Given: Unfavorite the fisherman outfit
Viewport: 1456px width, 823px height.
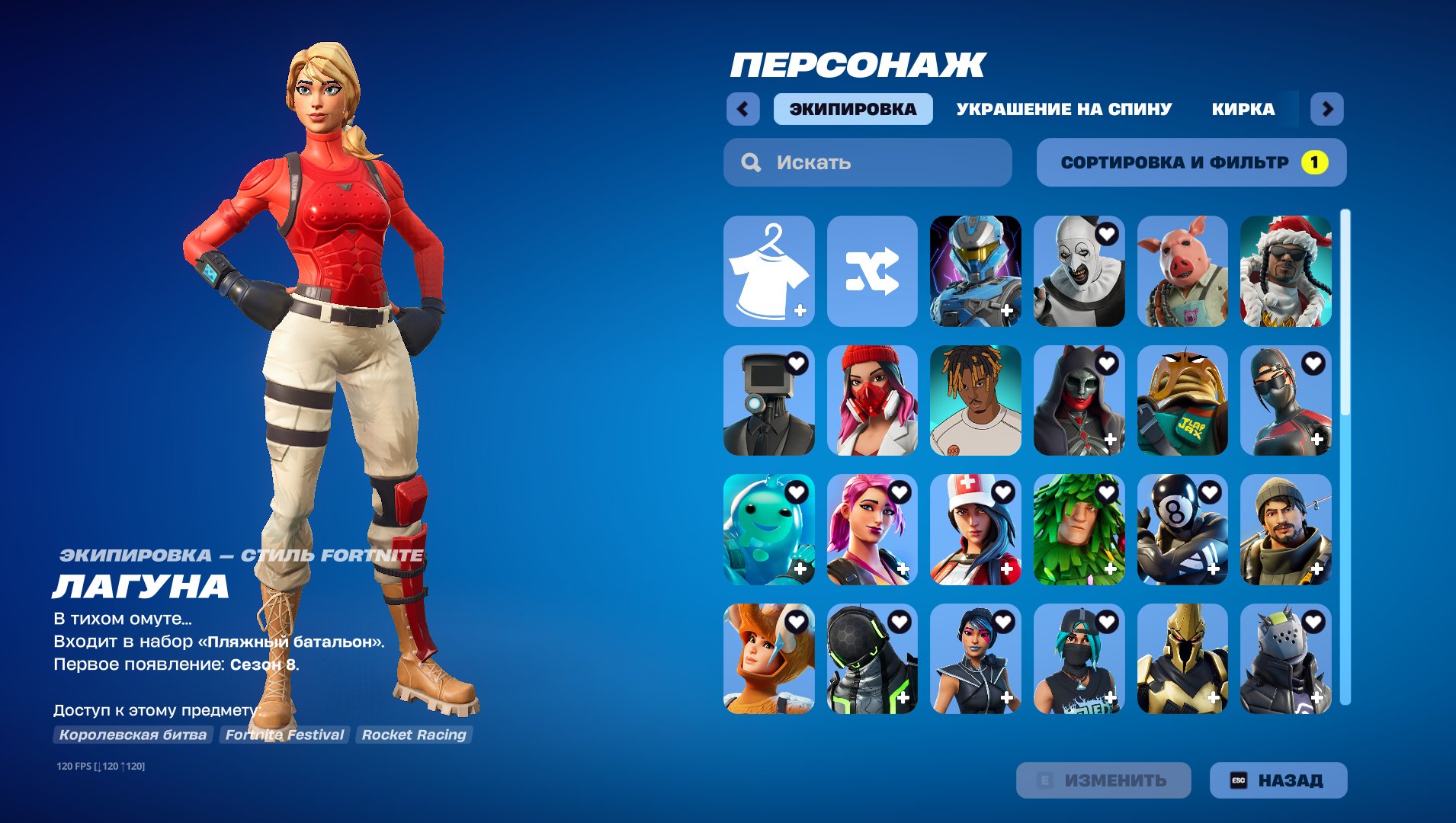Looking at the screenshot, I should tap(1313, 493).
